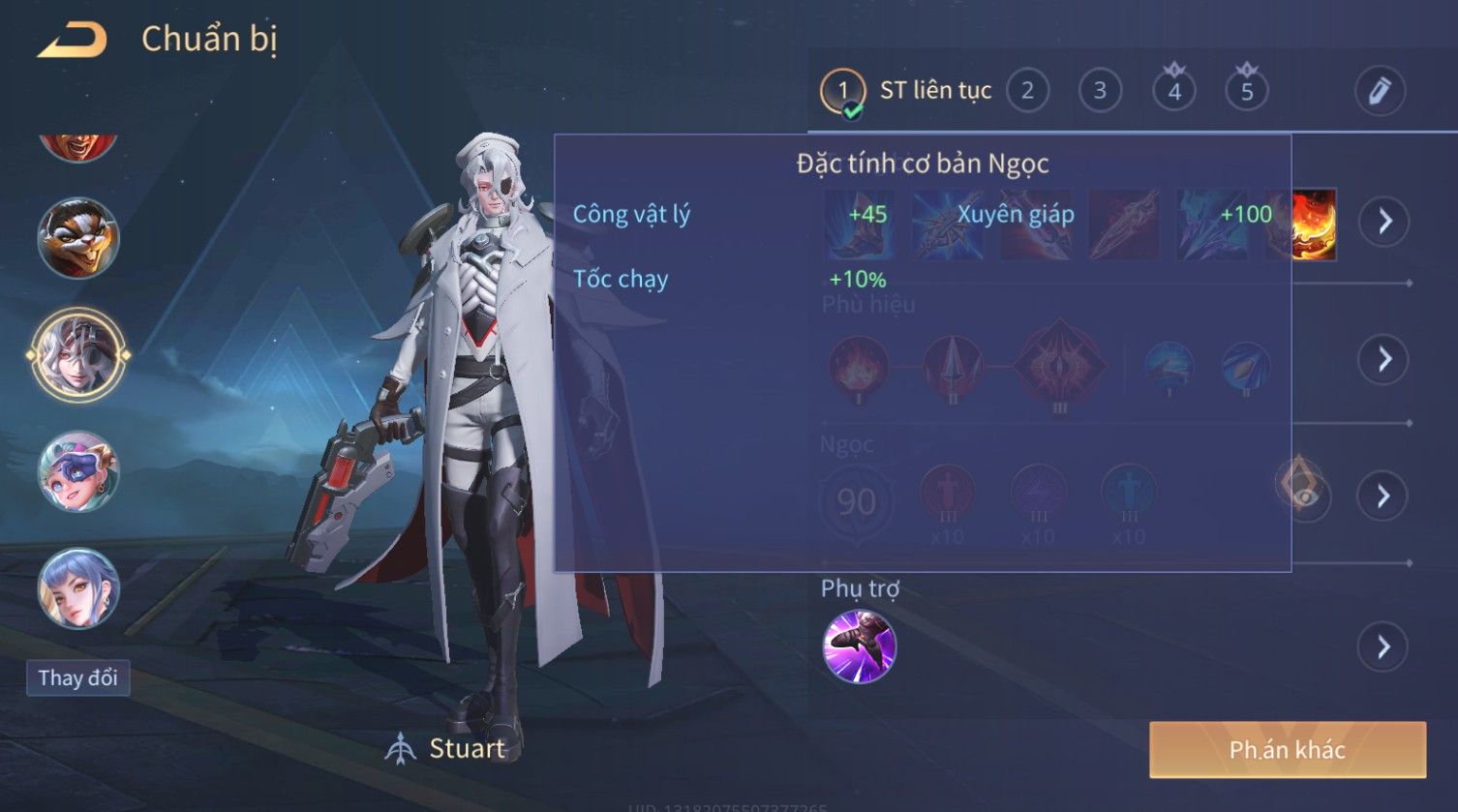
Task: Choose build preset slot 4
Action: point(1173,91)
